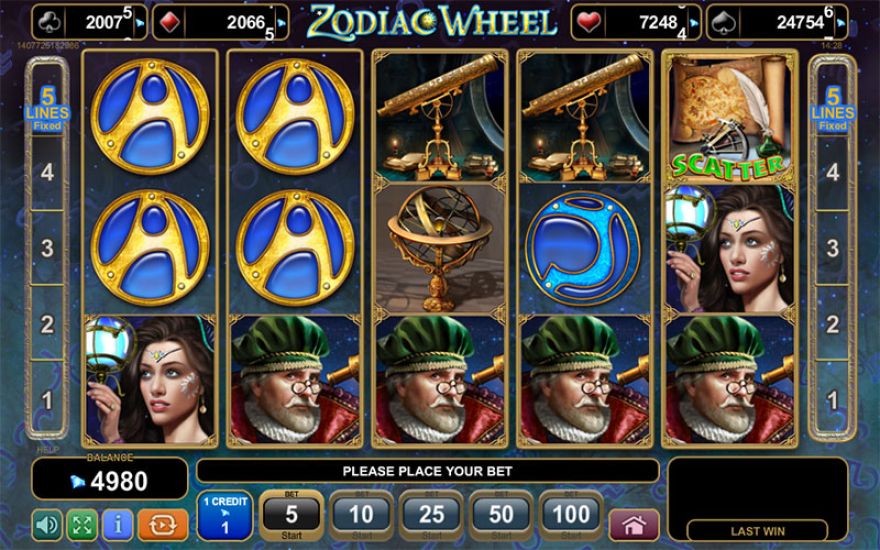
Task: Switch to fullscreen with green arrows icon
Action: point(82,524)
